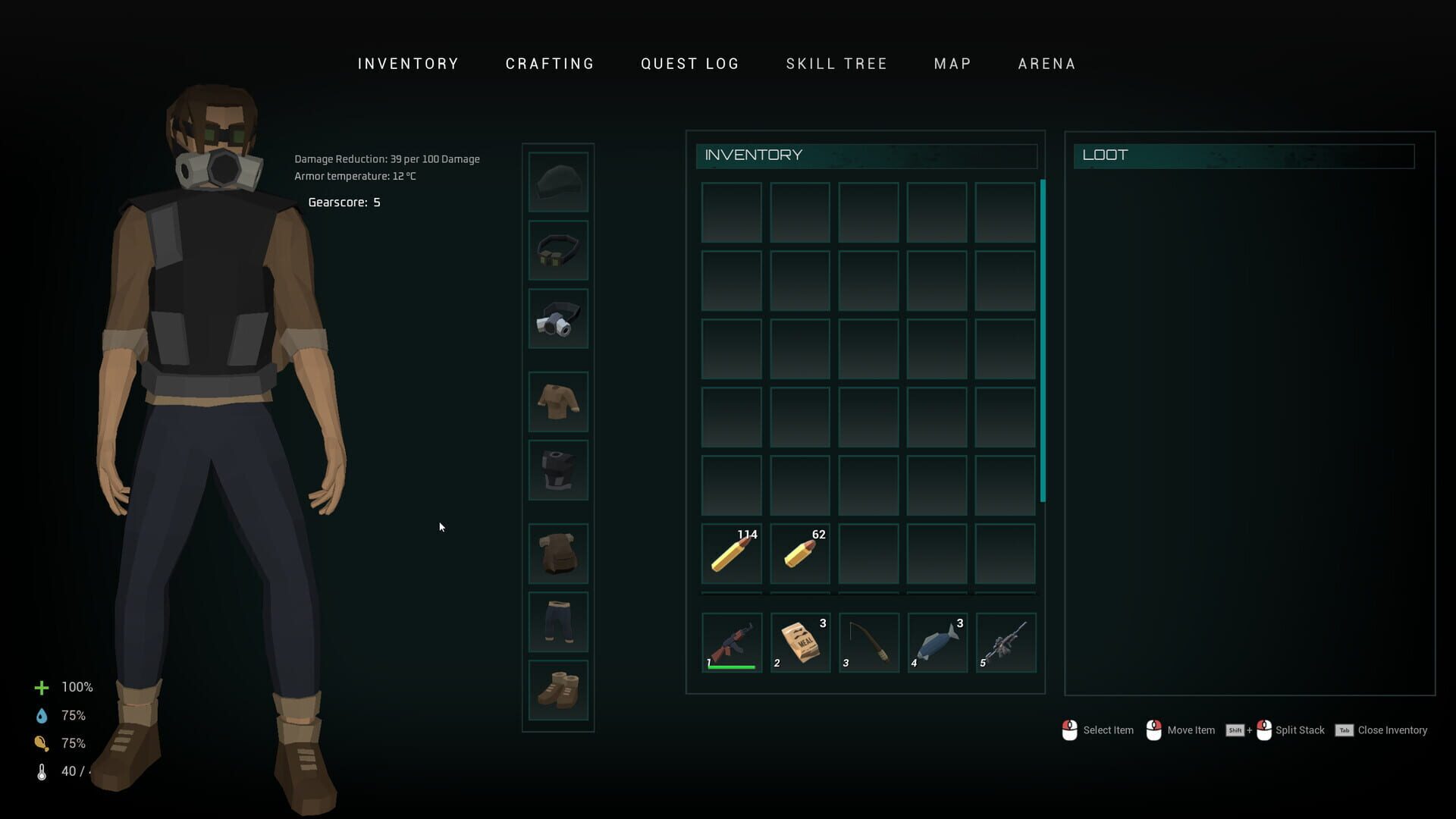Screen dimensions: 1456x819
Task: Click the equipped boots slot
Action: pos(557,690)
